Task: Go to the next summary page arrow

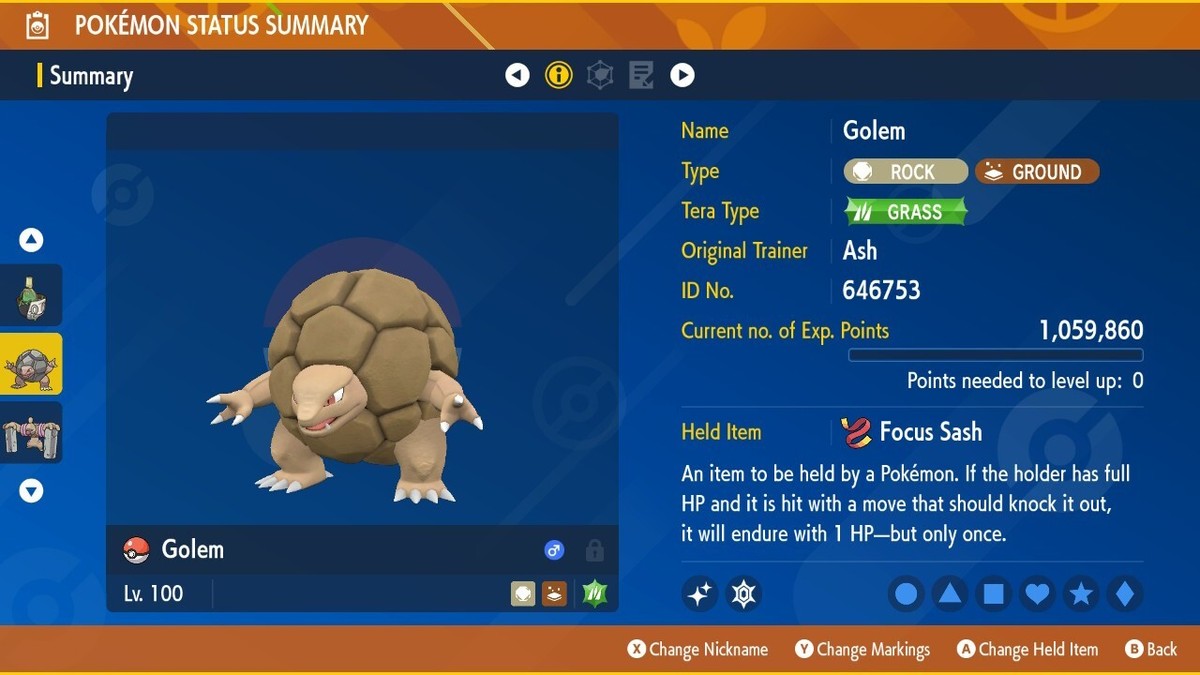Action: point(682,75)
